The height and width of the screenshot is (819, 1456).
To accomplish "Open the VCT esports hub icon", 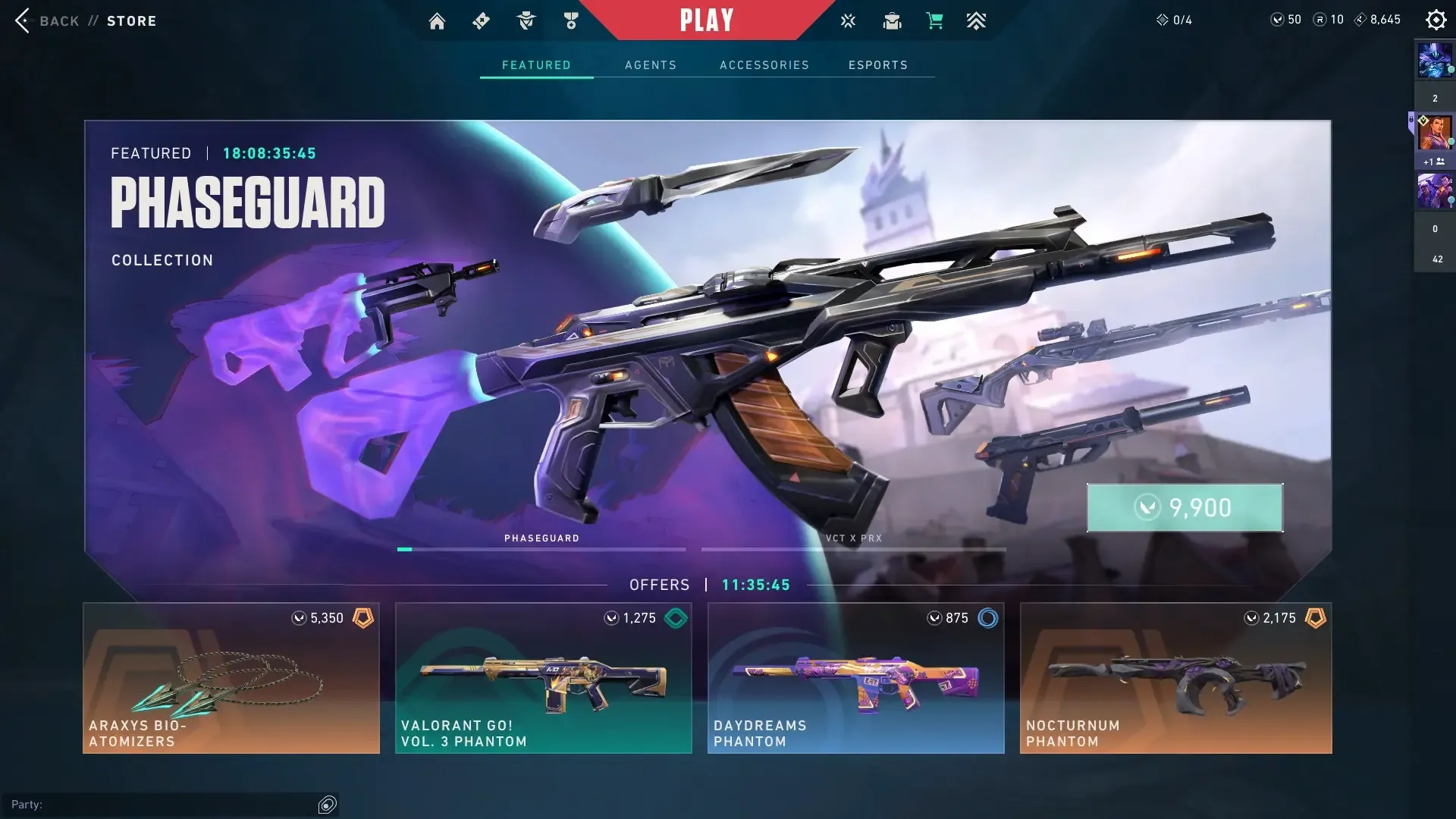I will click(848, 20).
